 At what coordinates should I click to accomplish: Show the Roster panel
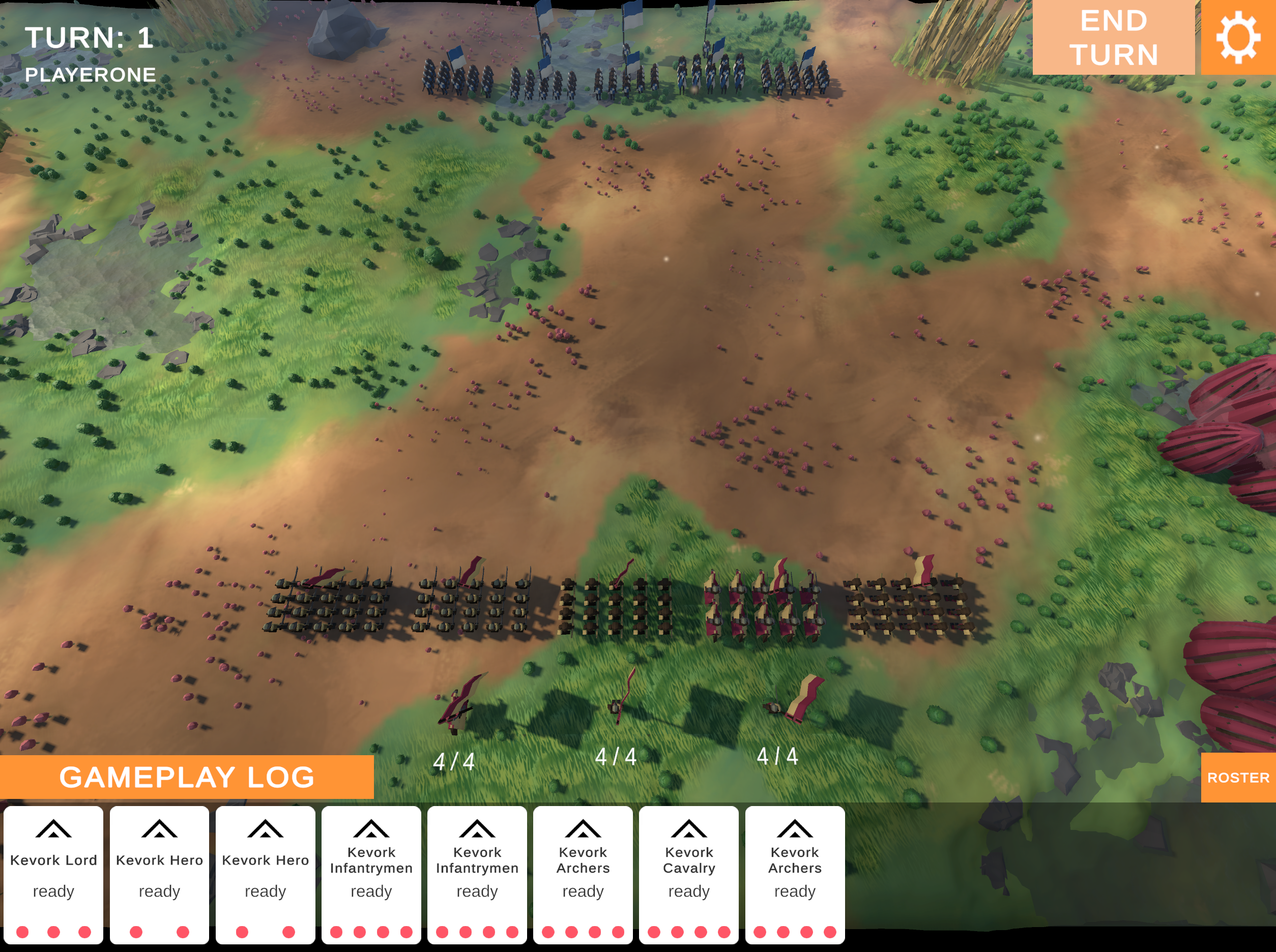[x=1238, y=778]
